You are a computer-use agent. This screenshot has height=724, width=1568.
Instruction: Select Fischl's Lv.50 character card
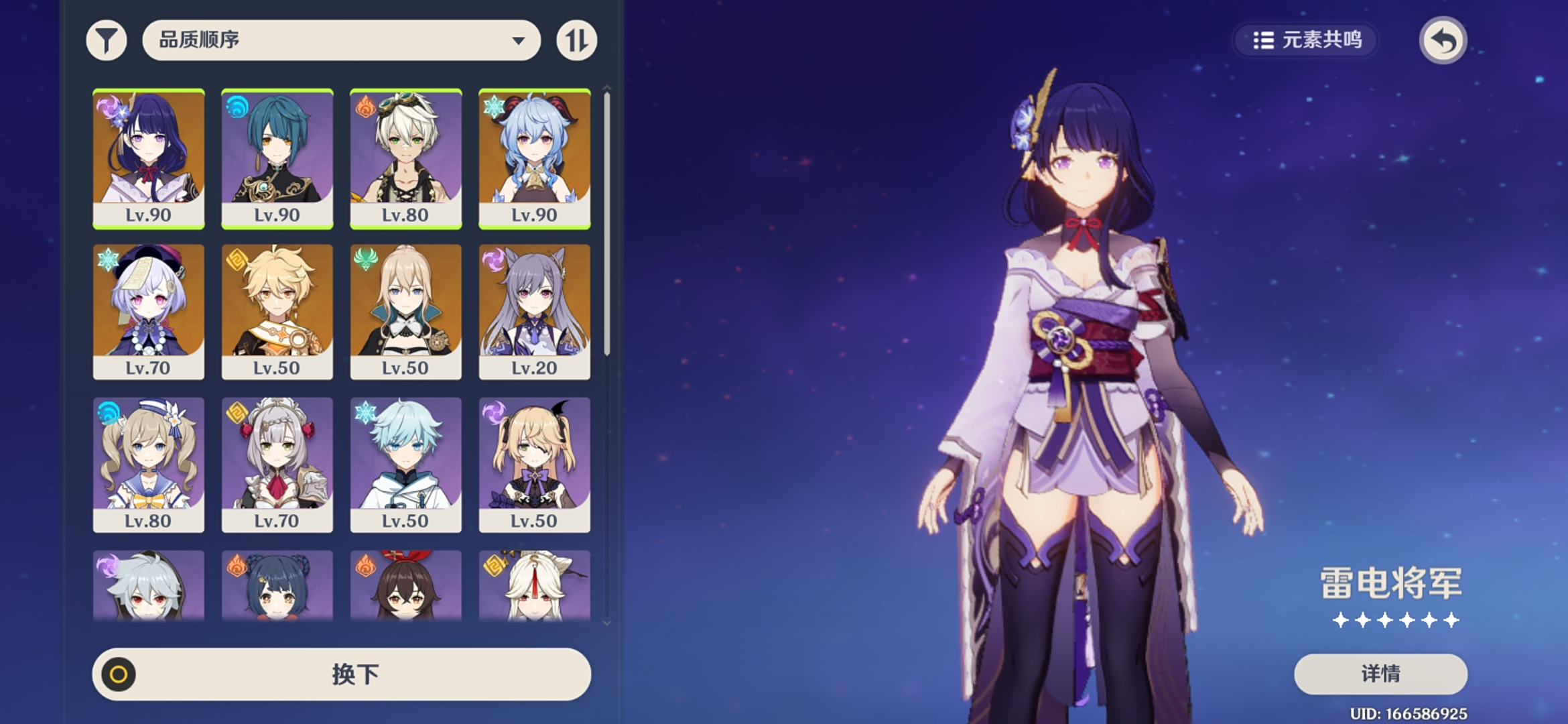(x=534, y=464)
